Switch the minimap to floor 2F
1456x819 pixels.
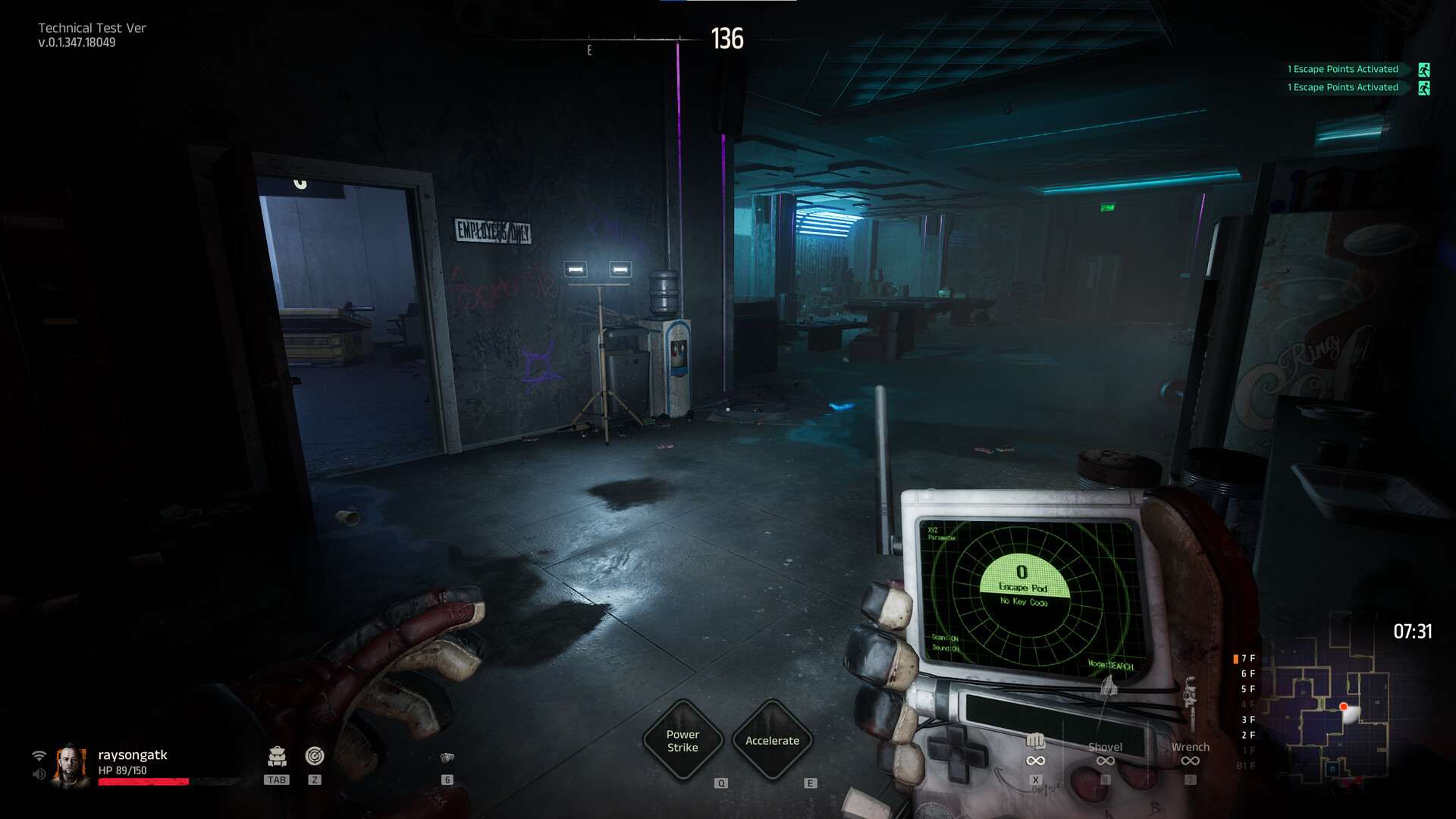(x=1248, y=734)
